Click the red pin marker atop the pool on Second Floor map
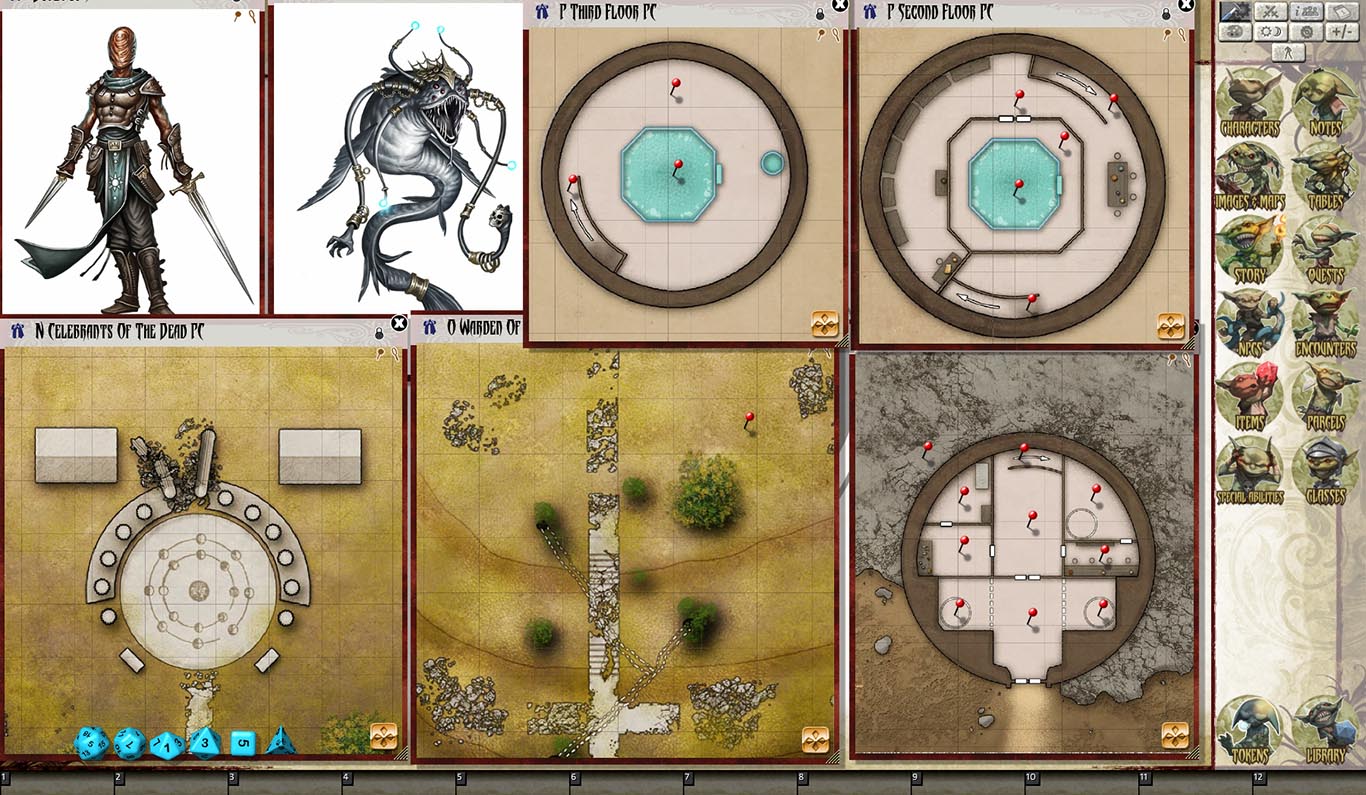The height and width of the screenshot is (795, 1366). (1019, 184)
